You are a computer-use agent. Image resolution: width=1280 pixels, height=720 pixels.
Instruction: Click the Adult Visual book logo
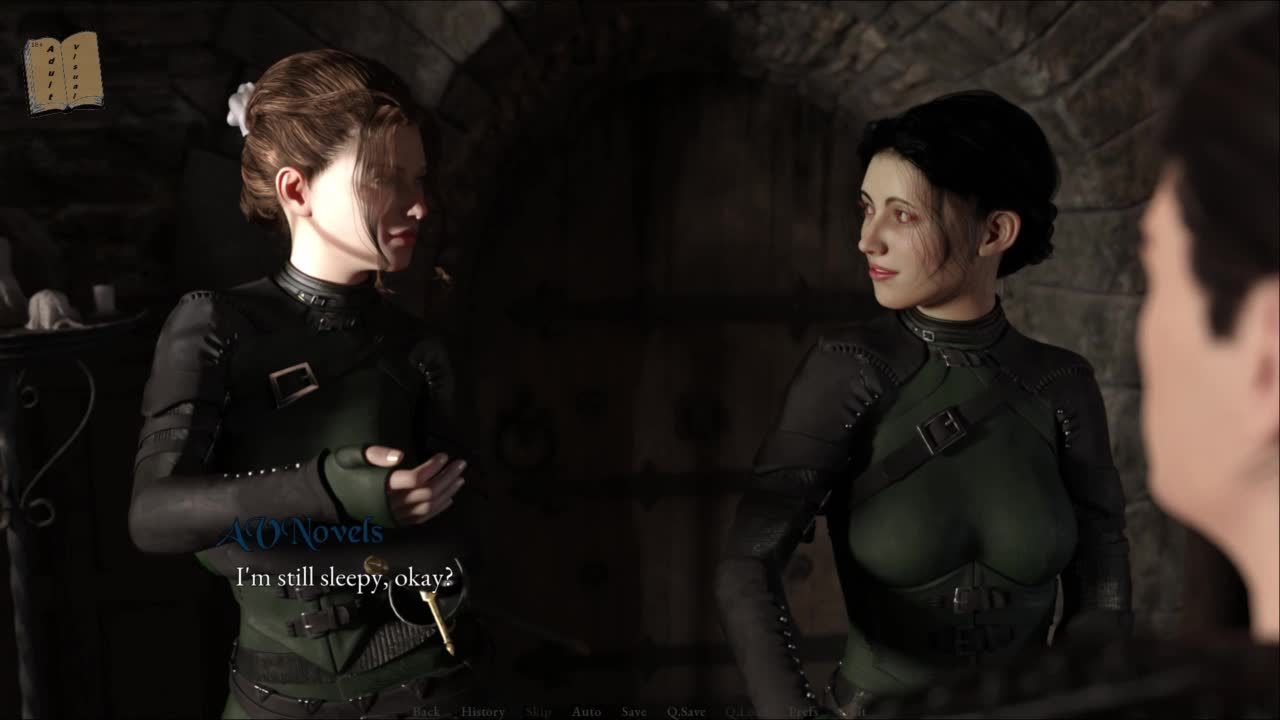click(x=63, y=72)
